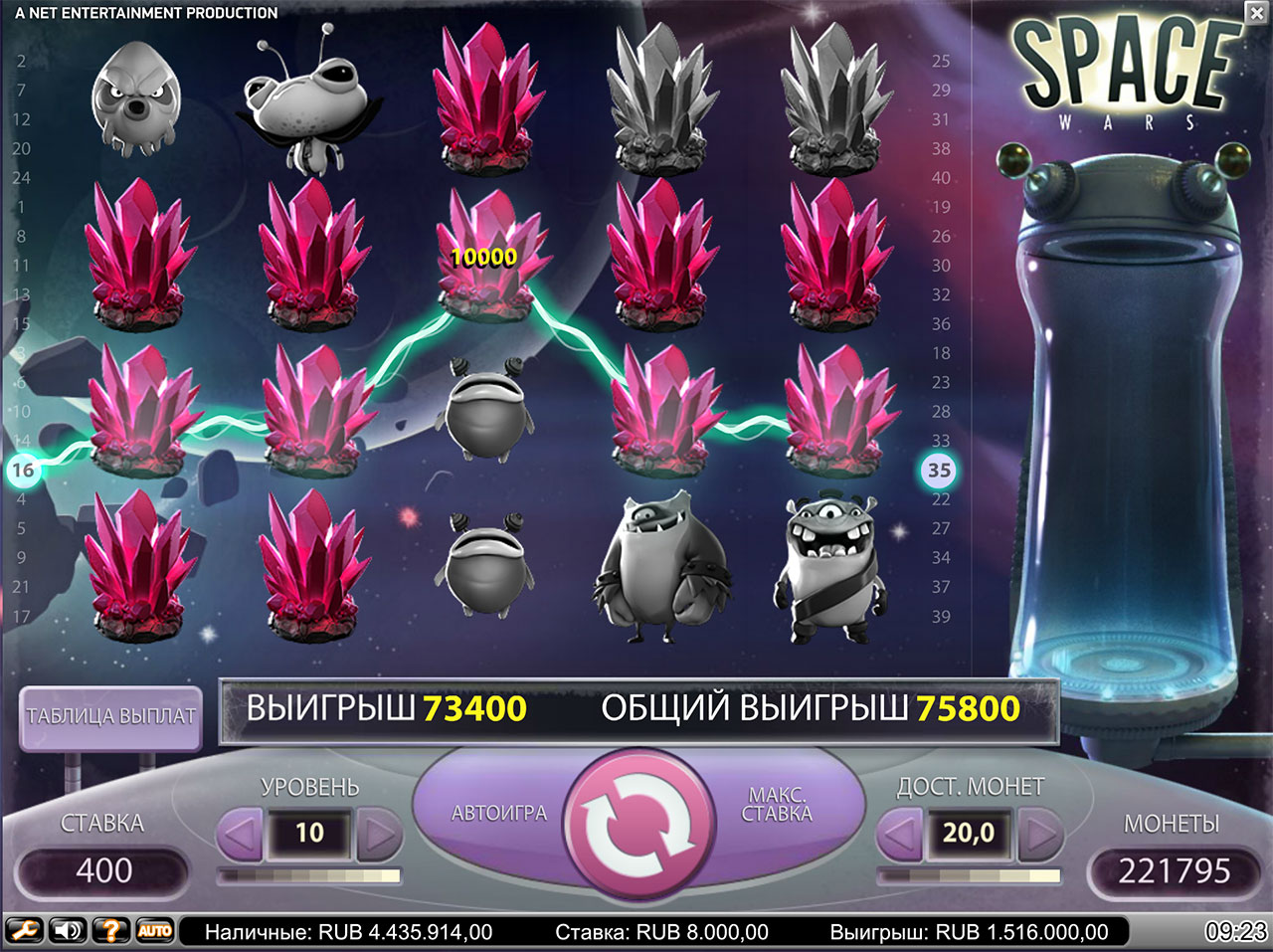Adjust the coin value slider bar

(x=970, y=876)
